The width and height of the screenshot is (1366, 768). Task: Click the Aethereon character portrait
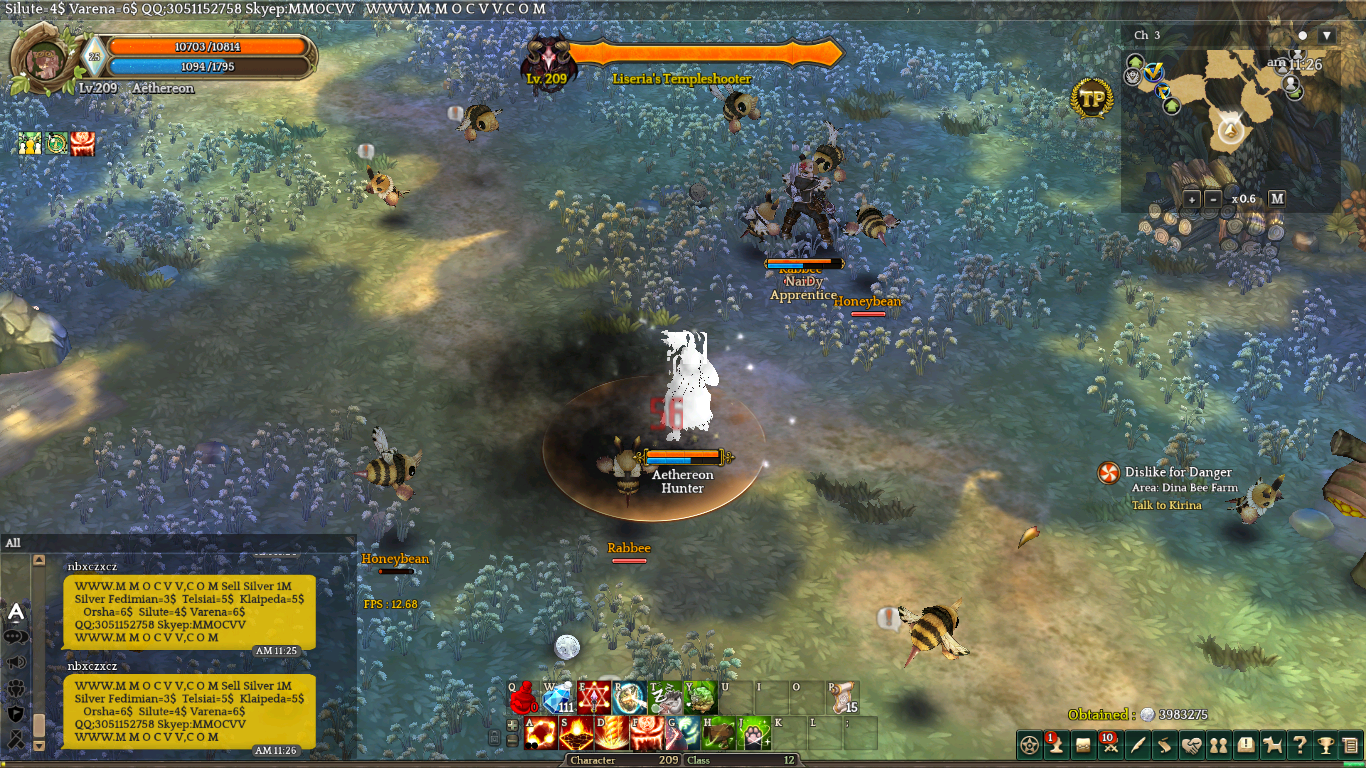[x=44, y=60]
